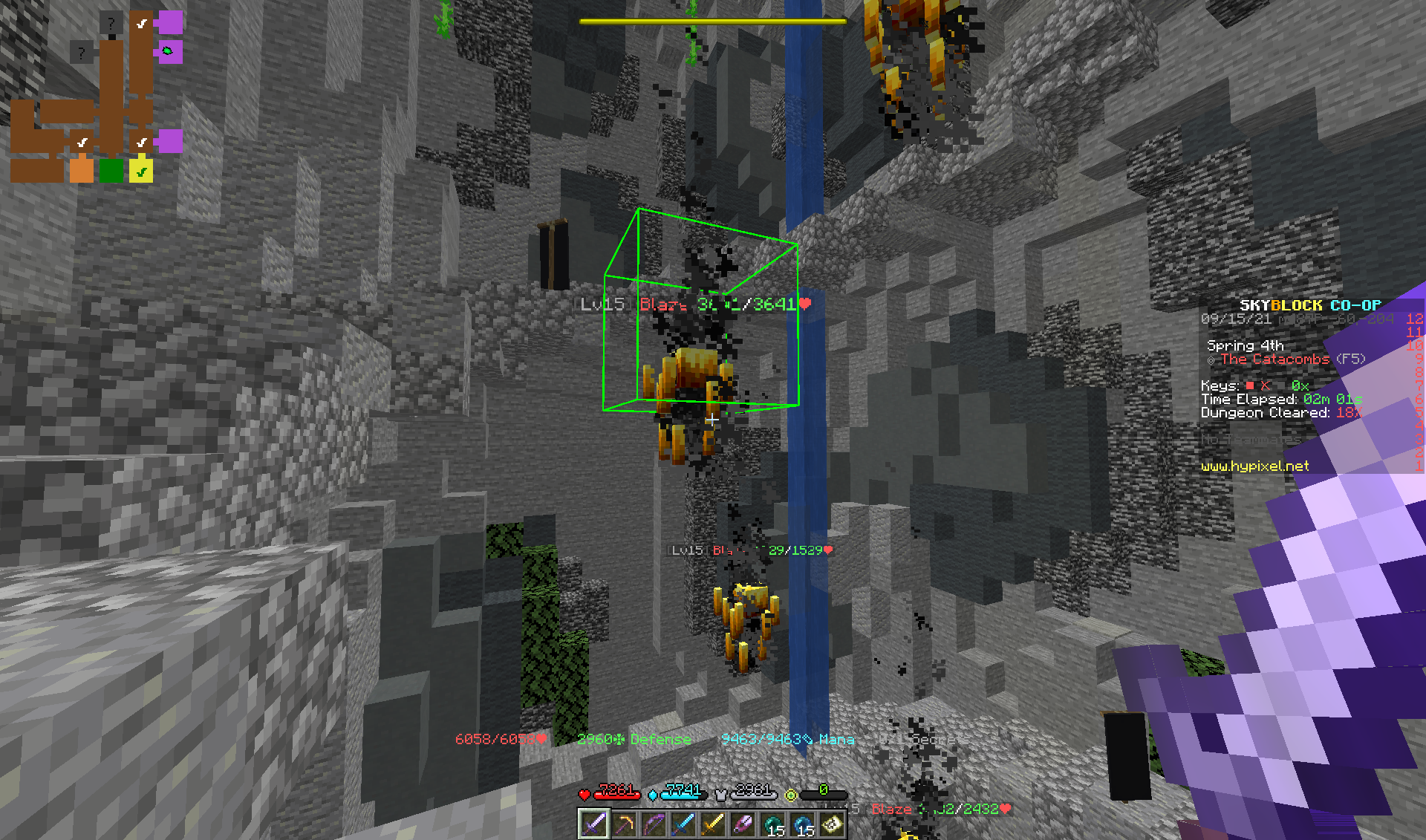The image size is (1426, 840).
Task: Select the aqua sword in the hotbar
Action: coord(682,824)
